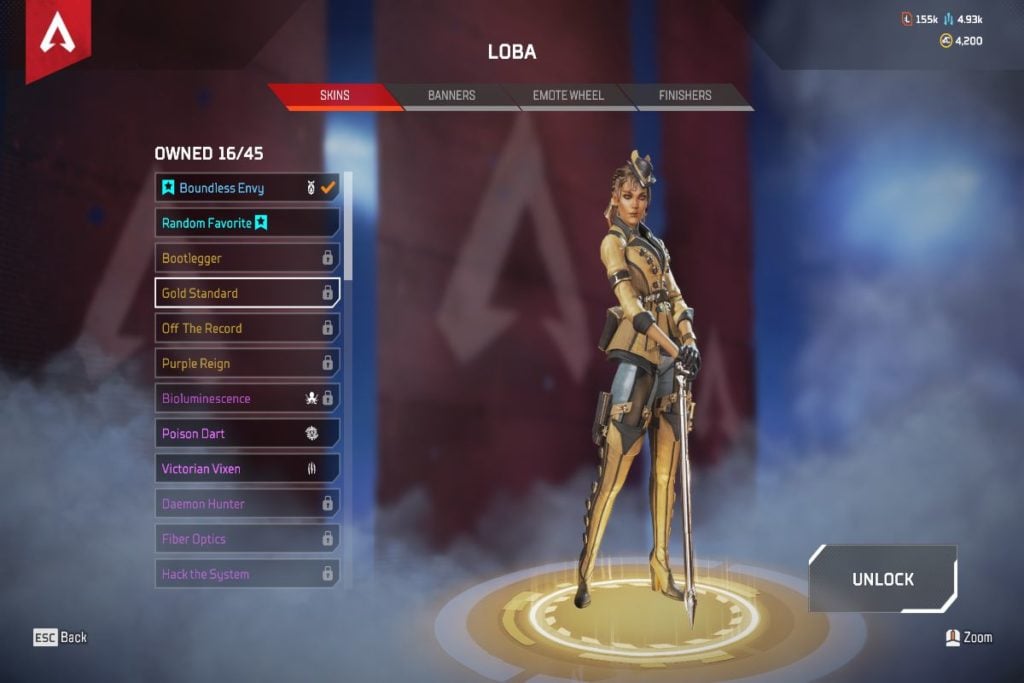This screenshot has width=1024, height=683.
Task: Show the Emote Wheel tab
Action: 568,96
